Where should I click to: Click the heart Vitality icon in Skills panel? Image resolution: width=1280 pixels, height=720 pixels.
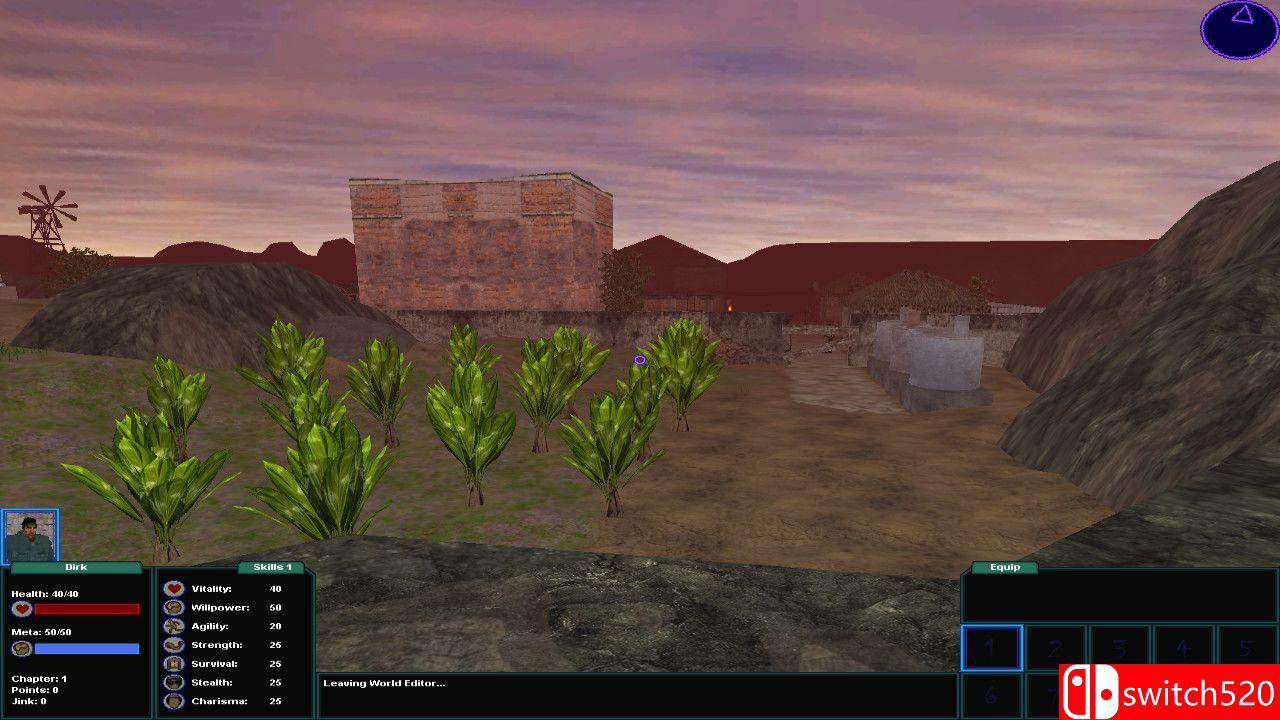click(x=173, y=588)
